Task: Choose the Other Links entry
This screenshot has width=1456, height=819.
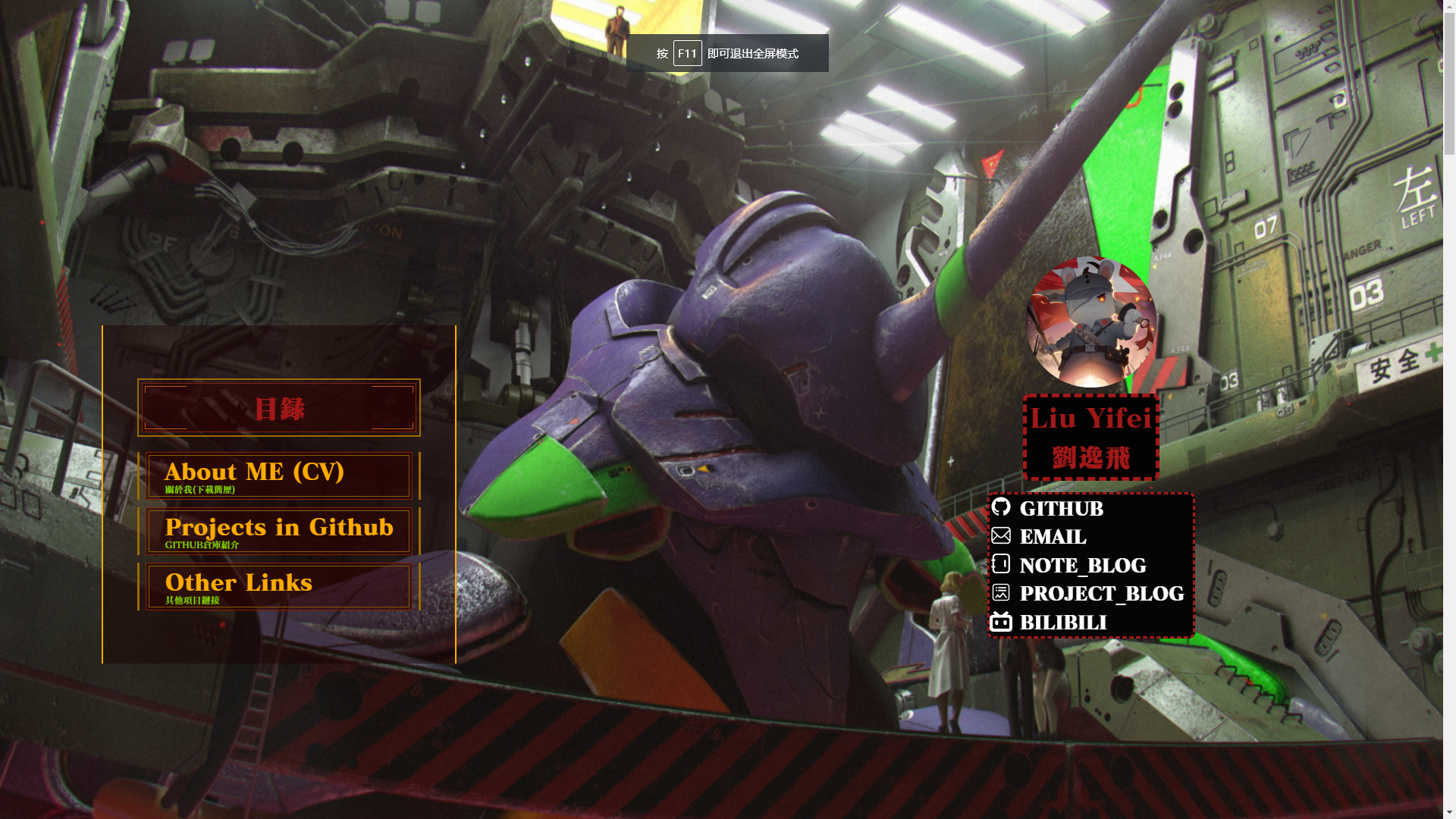Action: [278, 587]
